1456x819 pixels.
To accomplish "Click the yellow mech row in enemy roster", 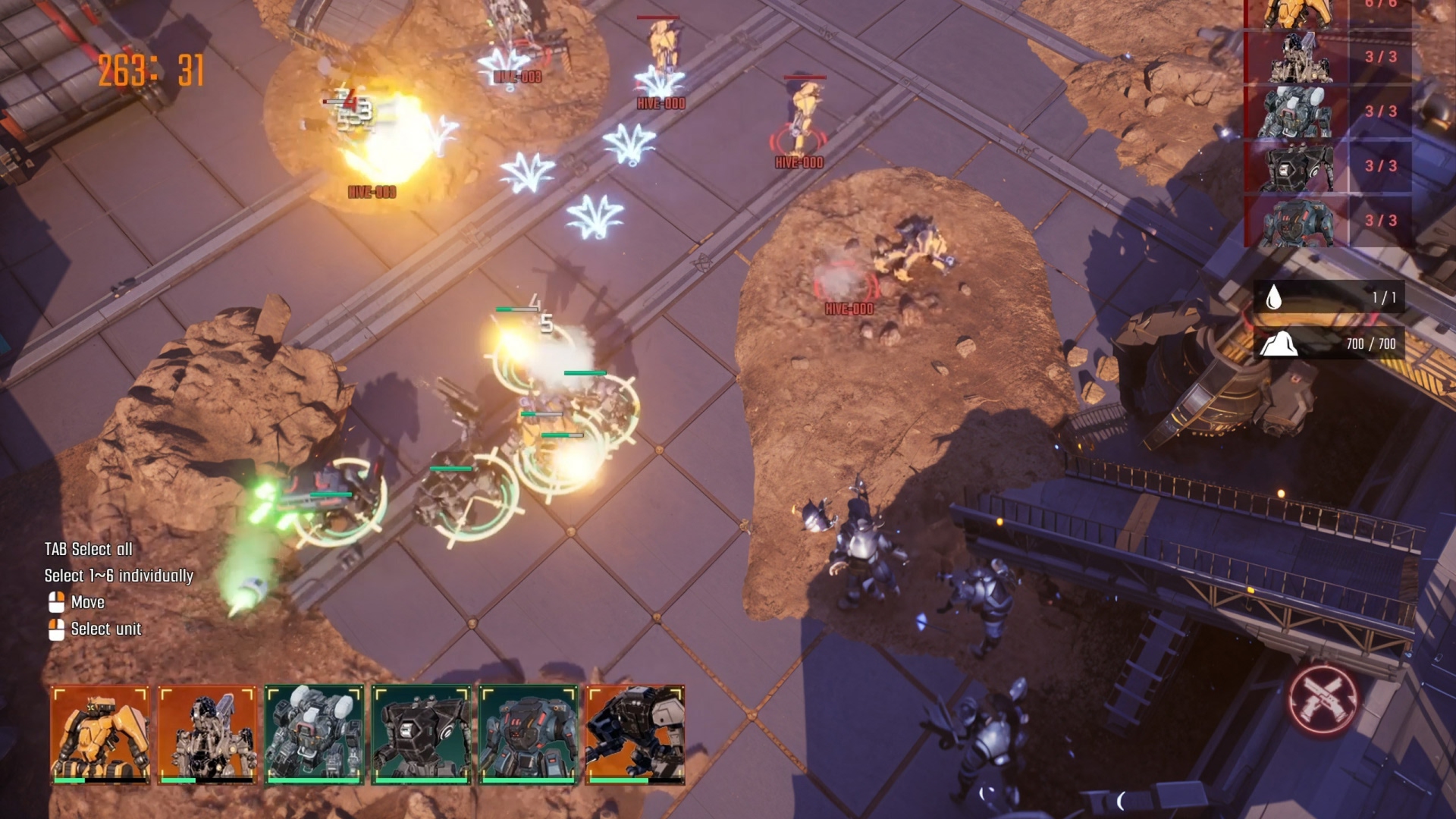I will pyautogui.click(x=1327, y=11).
